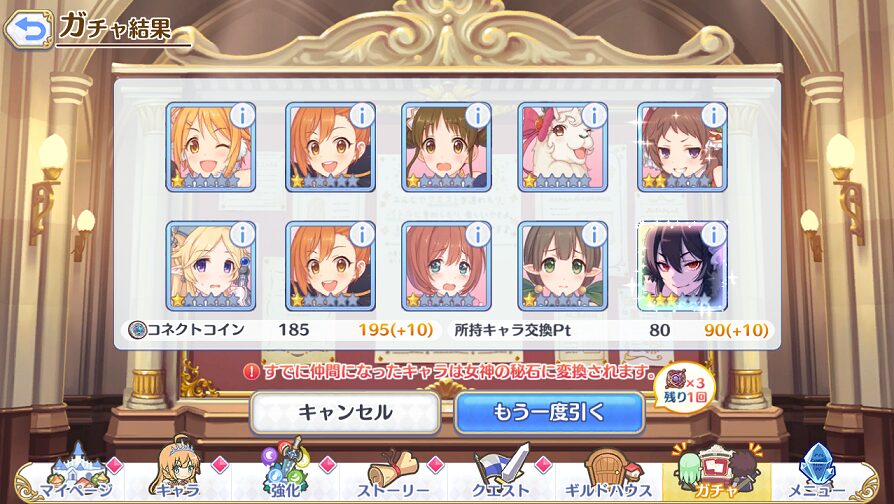Switch to the ガチャ tab
The height and width of the screenshot is (504, 894).
(716, 478)
